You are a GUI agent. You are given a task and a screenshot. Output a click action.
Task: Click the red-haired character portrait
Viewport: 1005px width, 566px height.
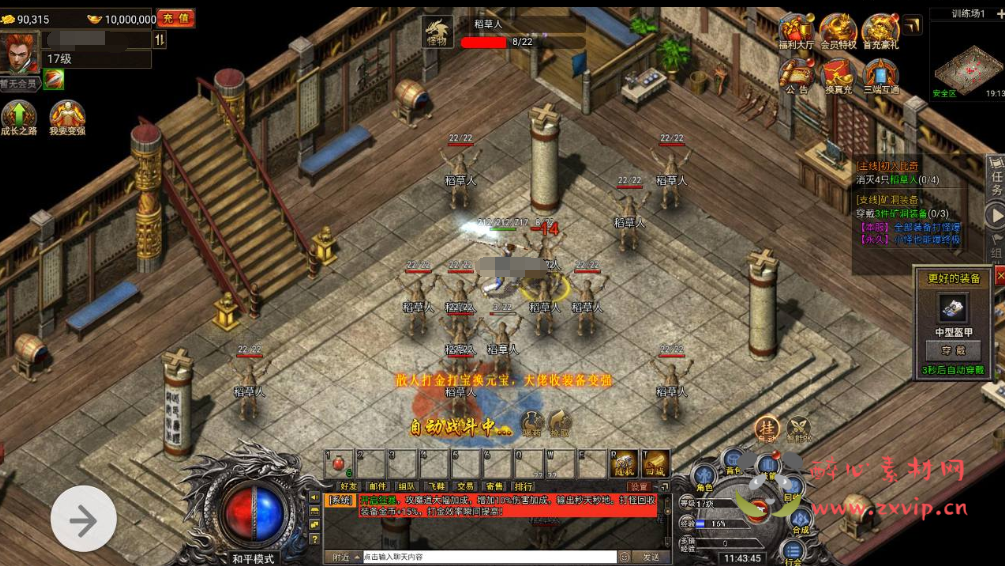coord(20,51)
